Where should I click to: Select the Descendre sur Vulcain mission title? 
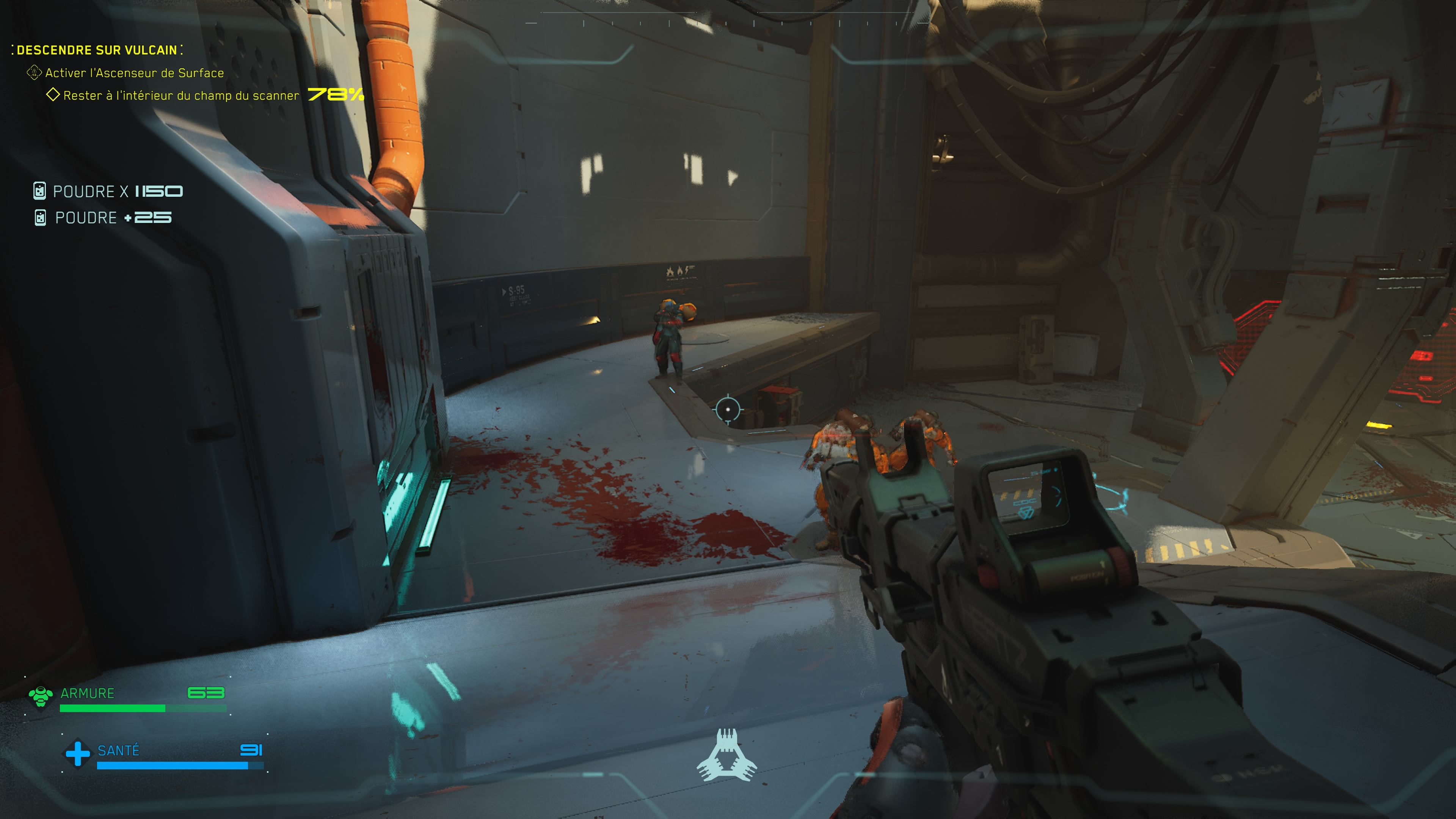97,50
